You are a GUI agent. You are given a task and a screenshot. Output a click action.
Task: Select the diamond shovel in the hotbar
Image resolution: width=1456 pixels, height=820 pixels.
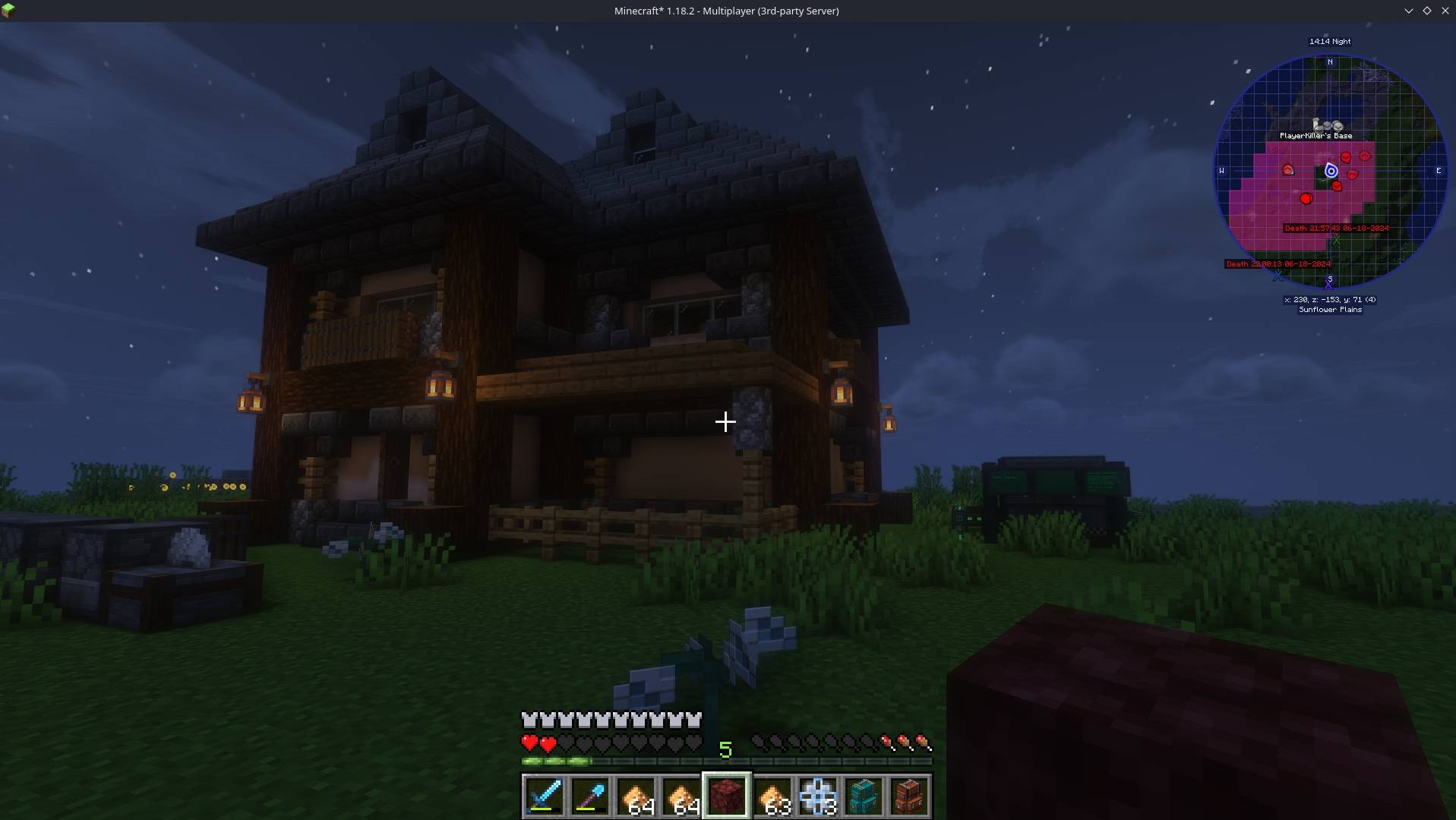click(x=591, y=796)
